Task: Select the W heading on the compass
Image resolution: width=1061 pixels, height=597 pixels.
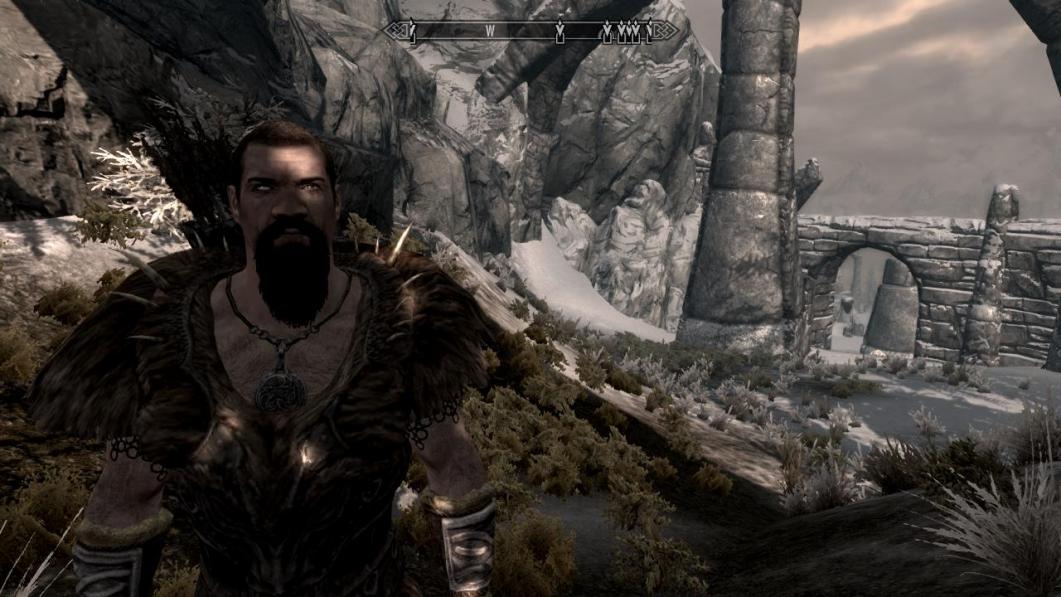Action: (490, 31)
